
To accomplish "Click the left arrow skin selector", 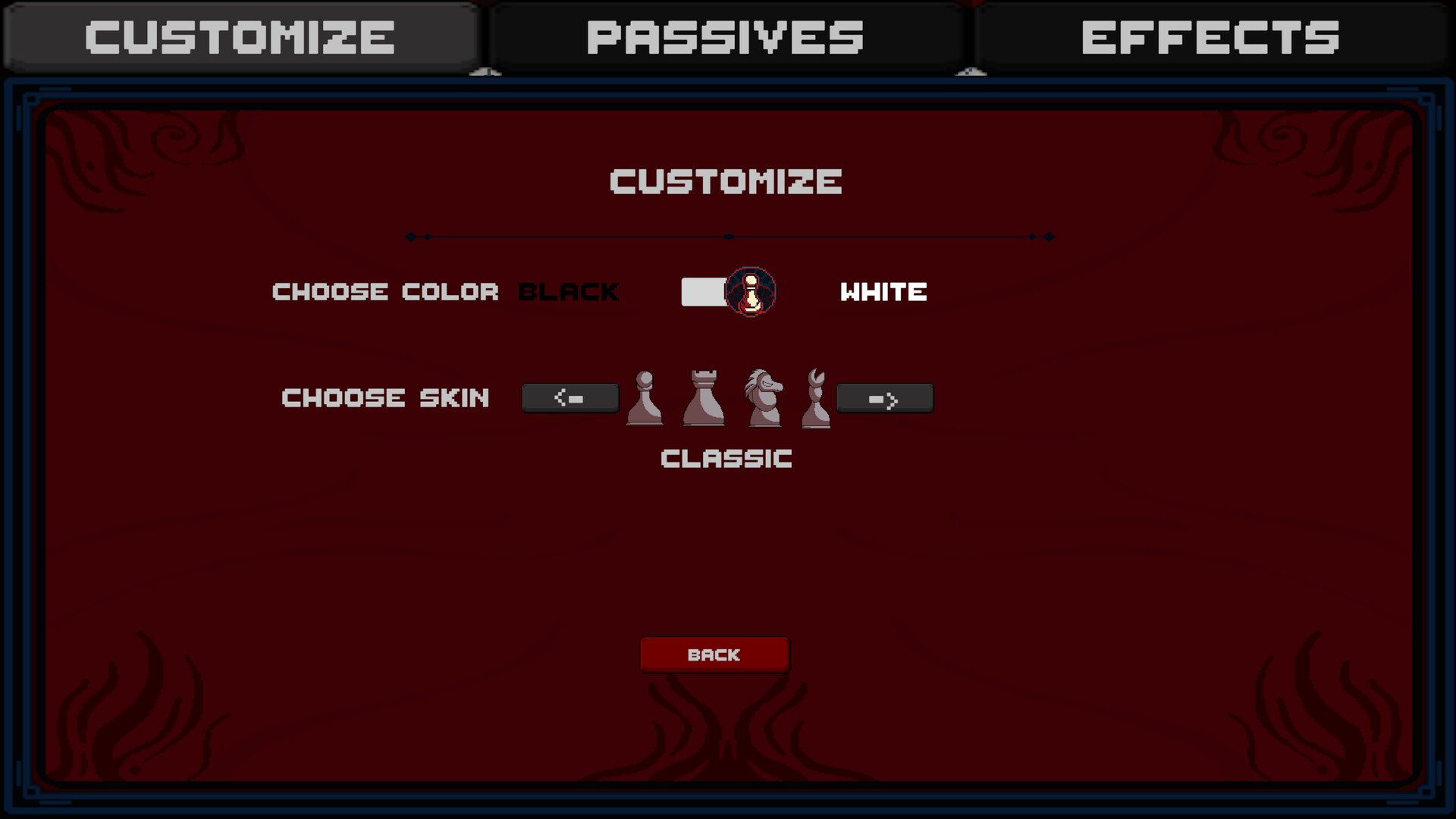I will point(570,397).
